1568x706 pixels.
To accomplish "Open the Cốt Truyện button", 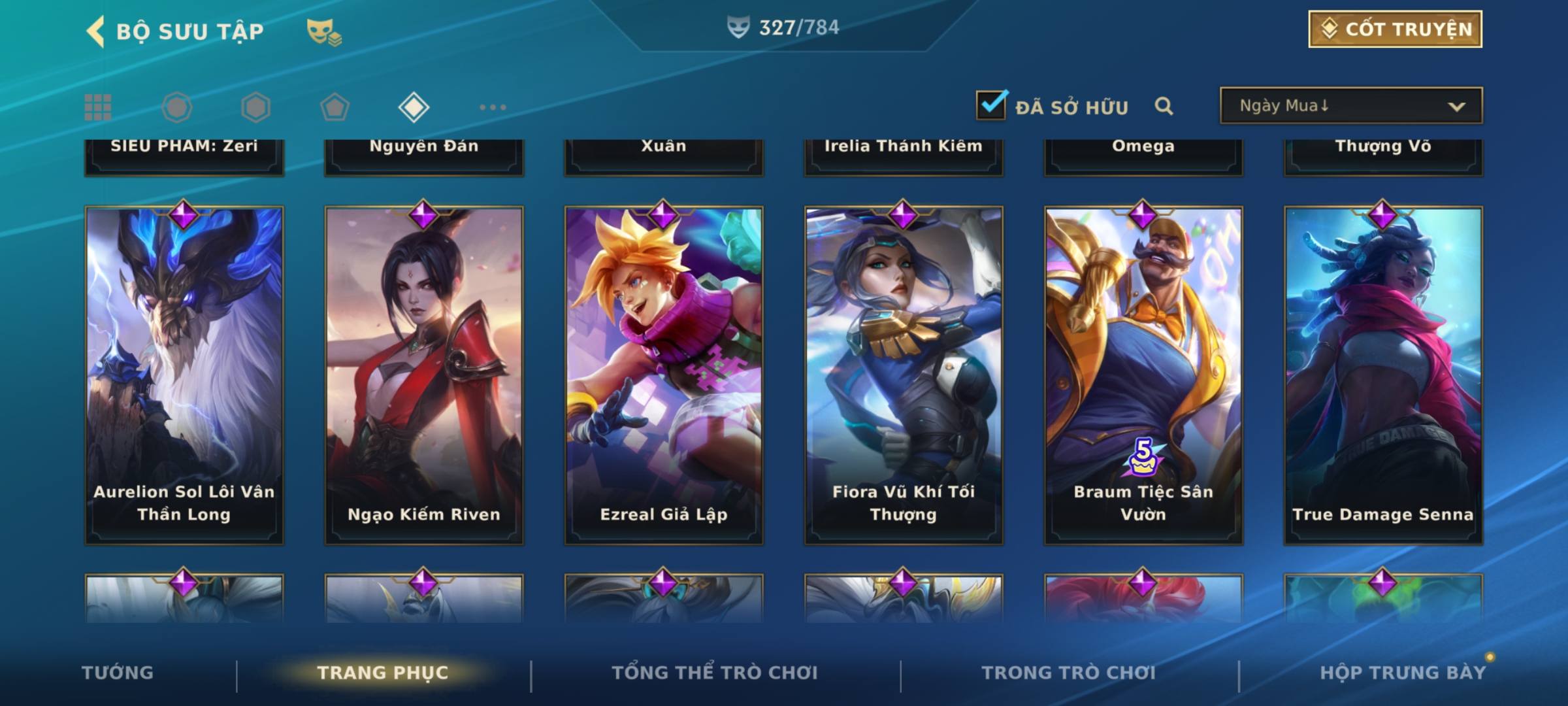I will (1395, 29).
